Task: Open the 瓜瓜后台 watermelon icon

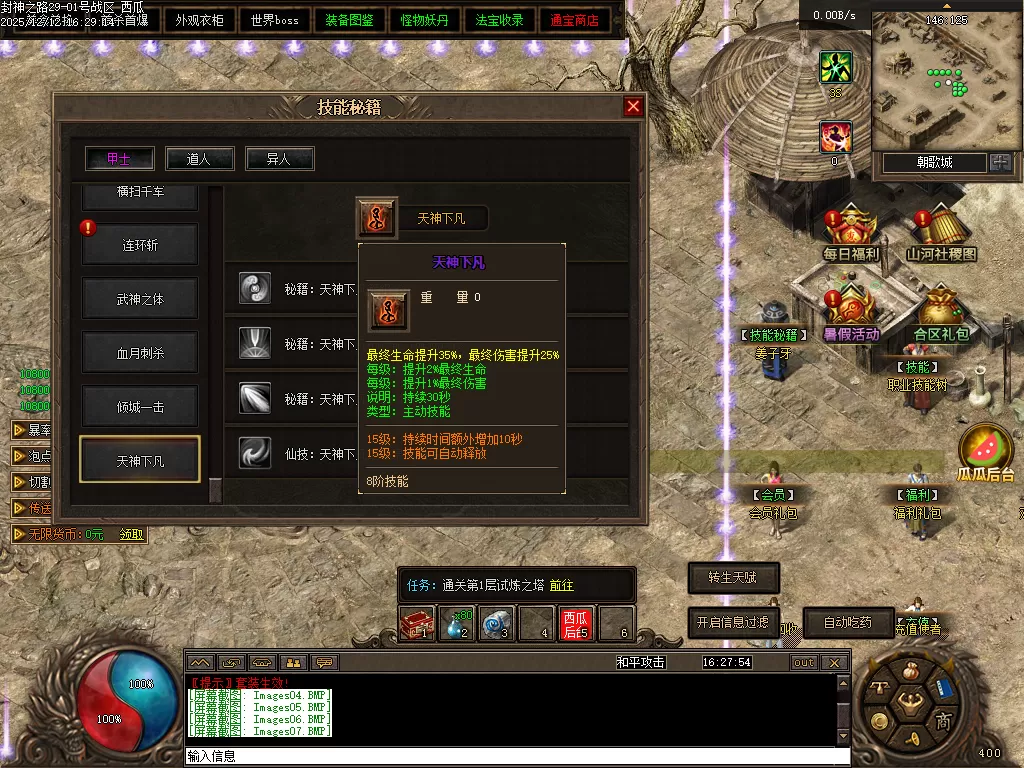Action: click(986, 452)
